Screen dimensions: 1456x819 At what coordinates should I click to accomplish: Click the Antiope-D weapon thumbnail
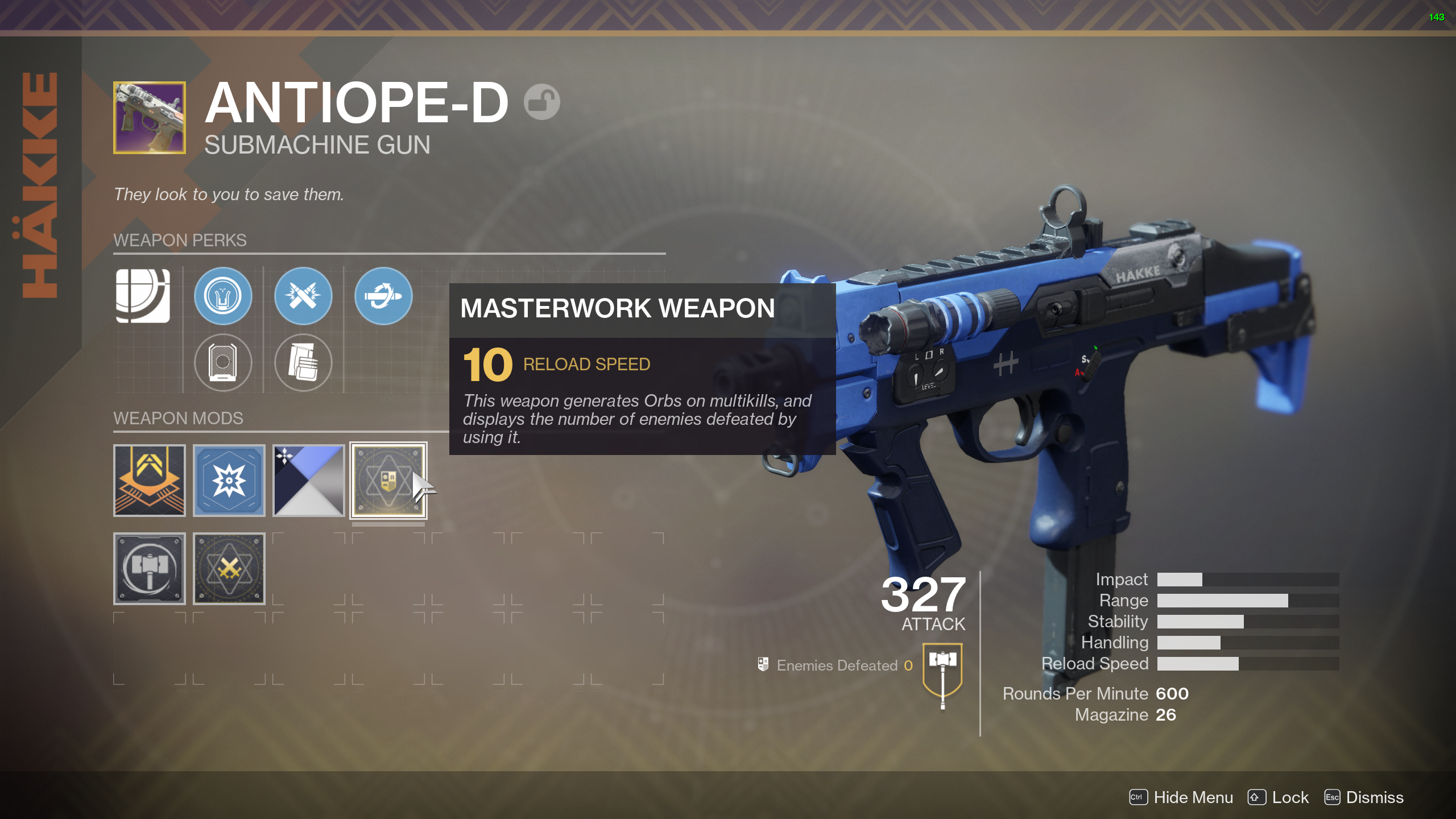pos(150,118)
